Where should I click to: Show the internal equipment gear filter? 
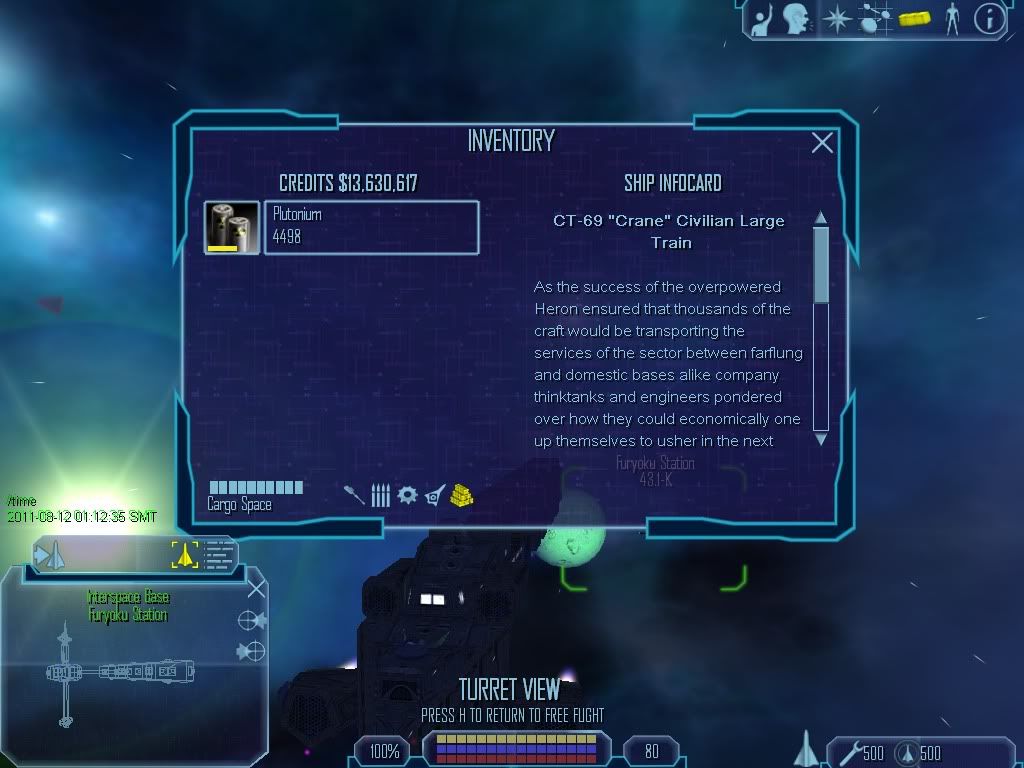407,495
